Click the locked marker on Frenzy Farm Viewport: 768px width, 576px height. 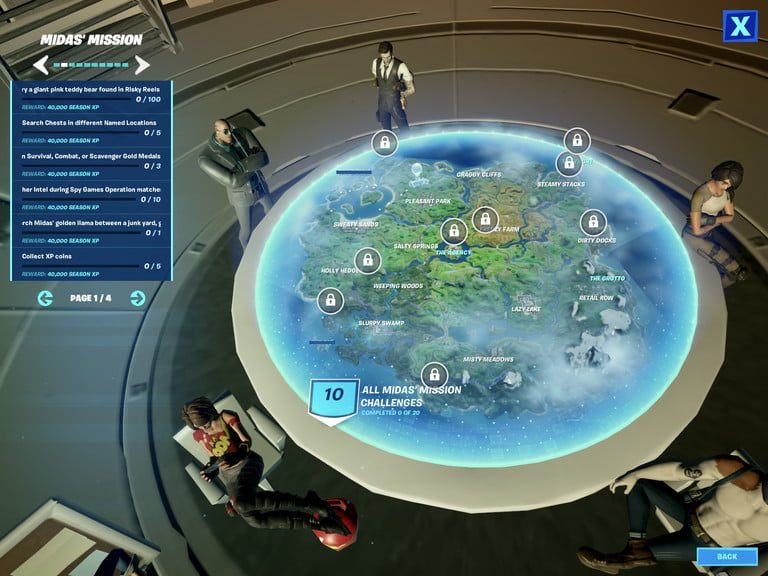pos(485,219)
